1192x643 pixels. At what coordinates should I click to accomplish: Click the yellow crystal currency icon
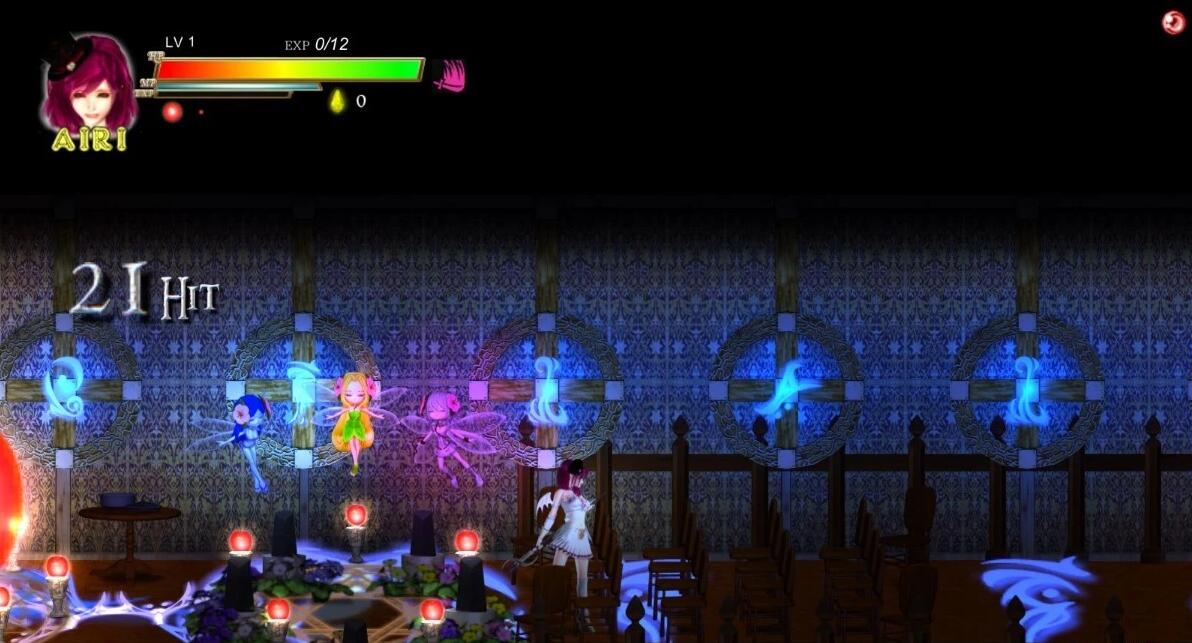338,101
